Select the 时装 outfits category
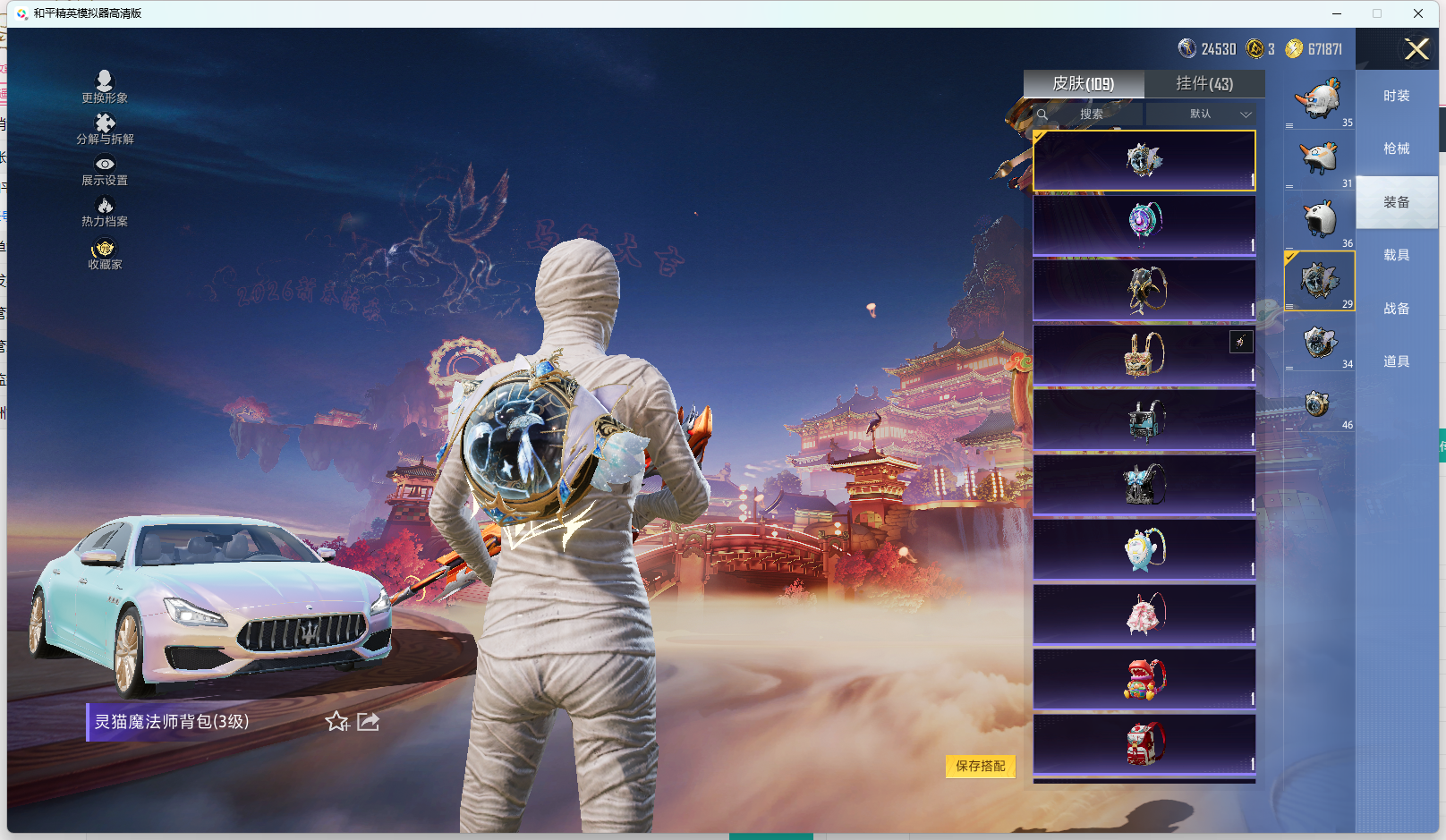Viewport: 1446px width, 840px height. tap(1396, 96)
